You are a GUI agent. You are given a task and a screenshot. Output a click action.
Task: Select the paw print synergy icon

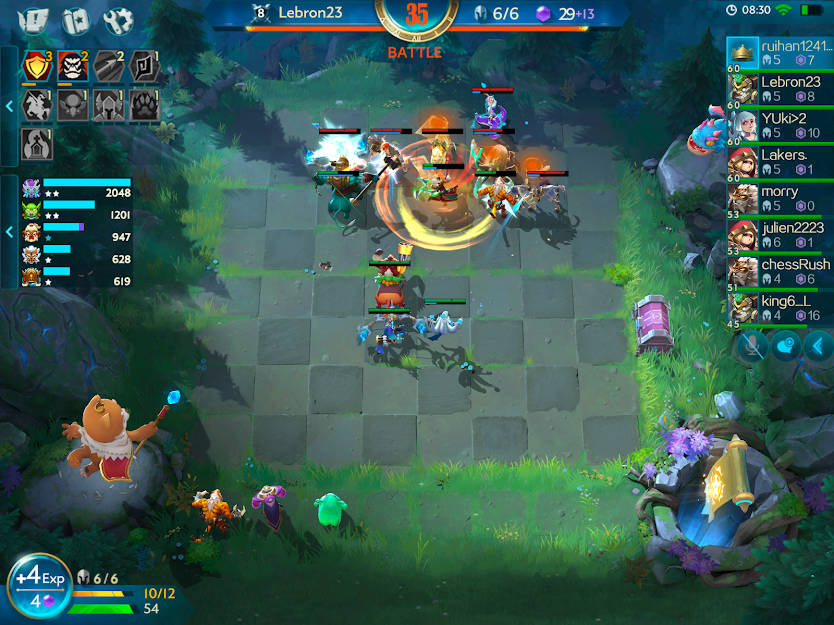pos(143,105)
